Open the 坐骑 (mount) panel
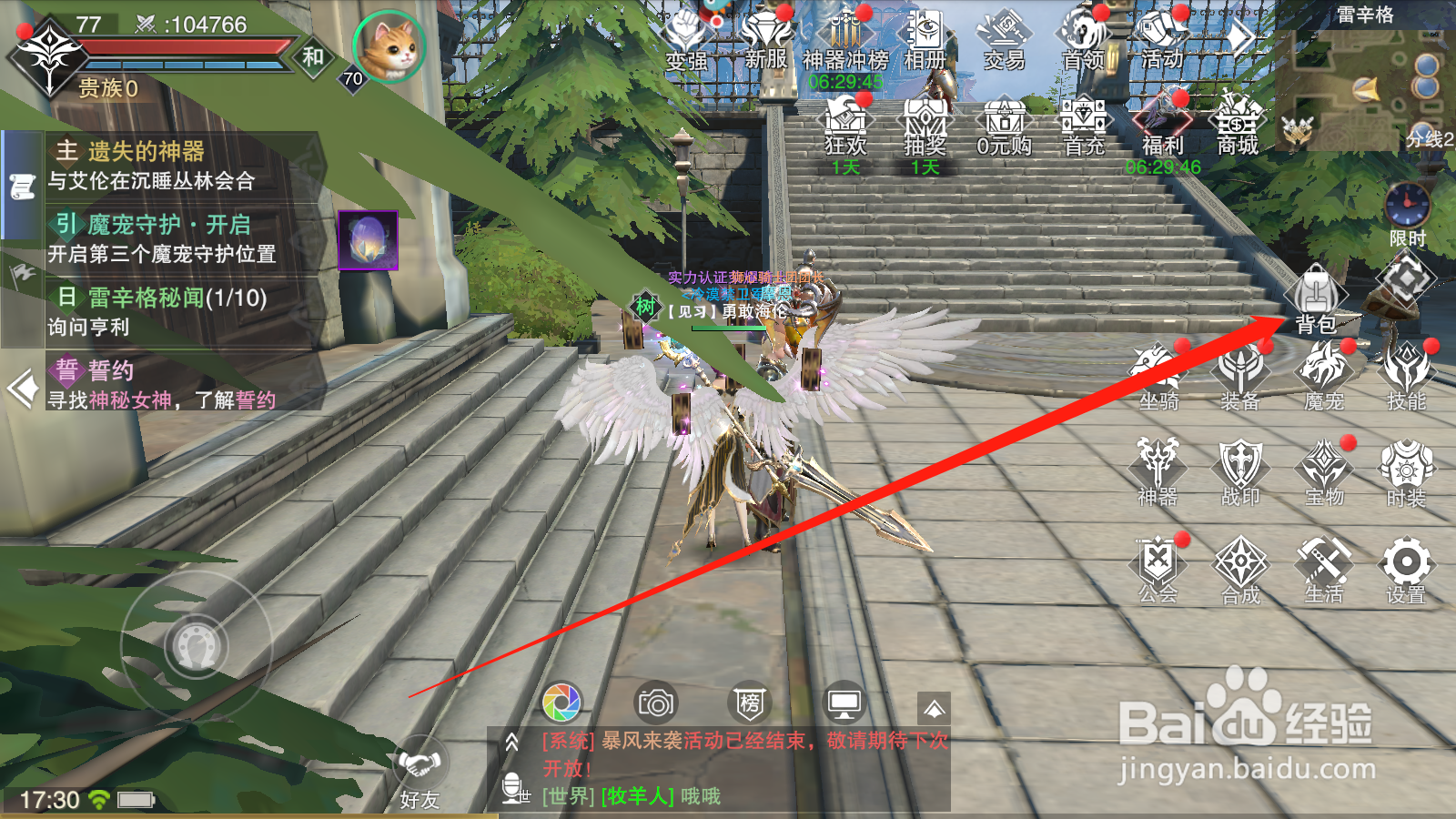The height and width of the screenshot is (819, 1456). 1156,373
